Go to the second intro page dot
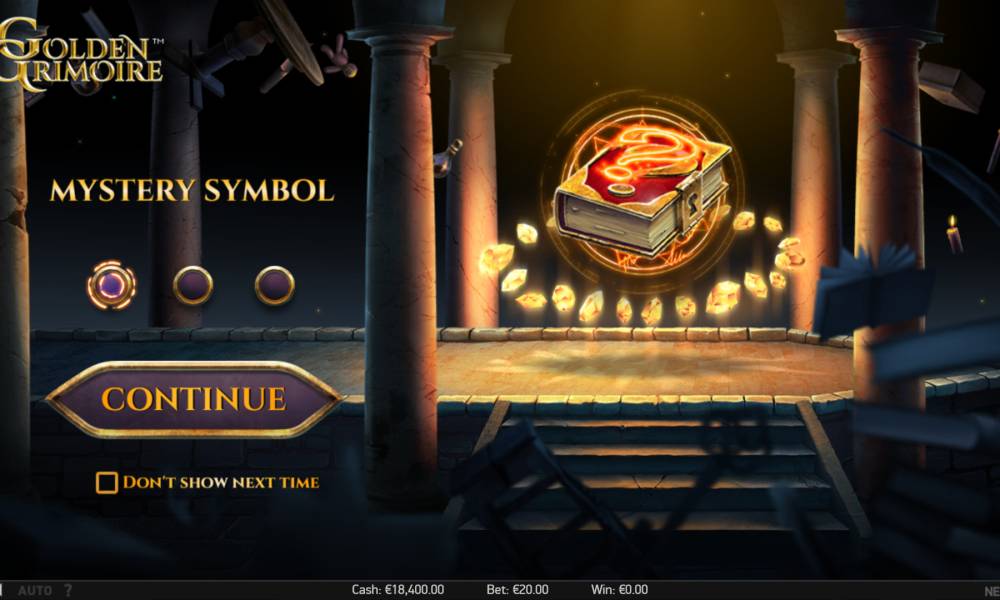This screenshot has width=1000, height=600. [193, 285]
